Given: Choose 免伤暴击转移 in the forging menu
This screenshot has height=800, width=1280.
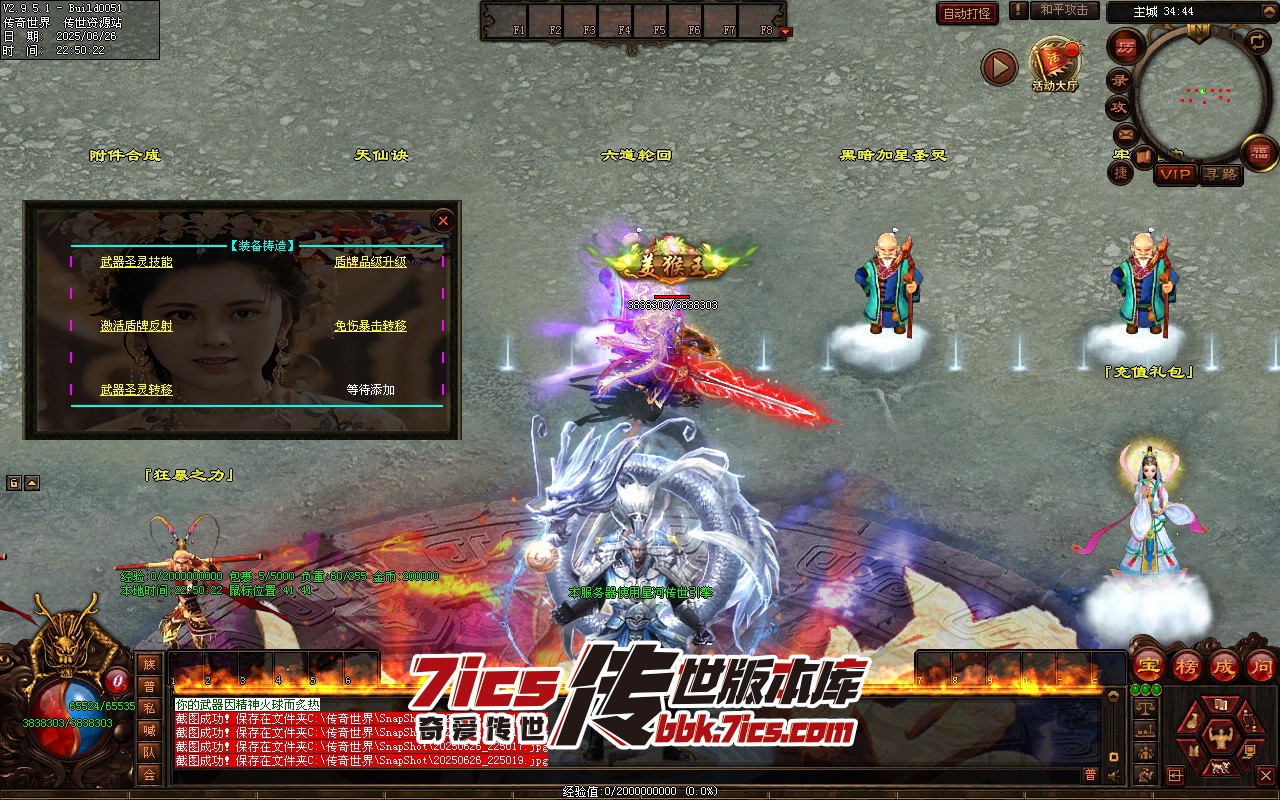Looking at the screenshot, I should click(370, 326).
